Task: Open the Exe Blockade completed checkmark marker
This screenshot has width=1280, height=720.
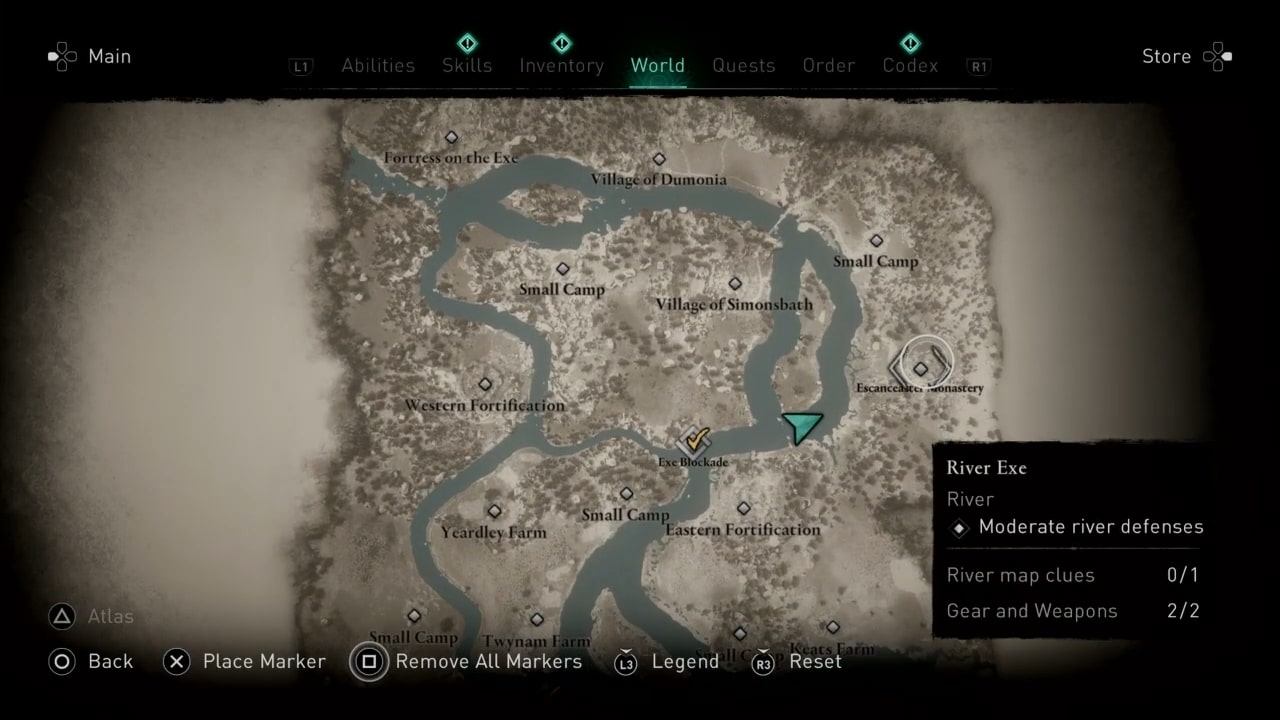Action: (x=694, y=440)
